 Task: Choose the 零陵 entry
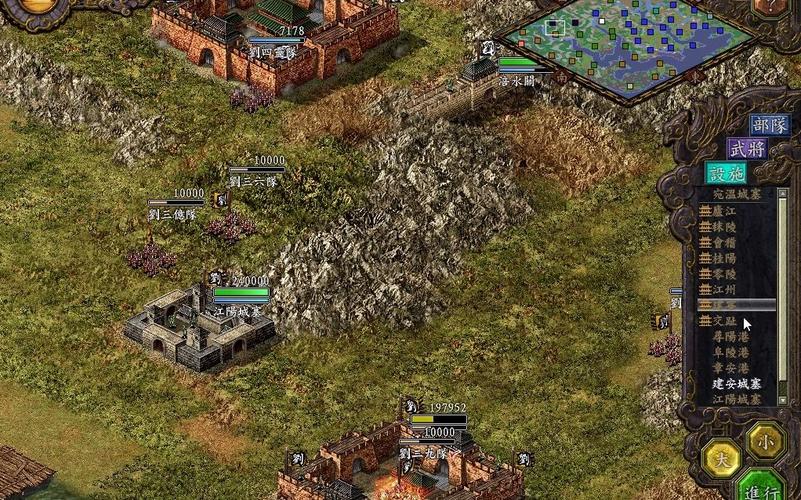click(x=724, y=274)
